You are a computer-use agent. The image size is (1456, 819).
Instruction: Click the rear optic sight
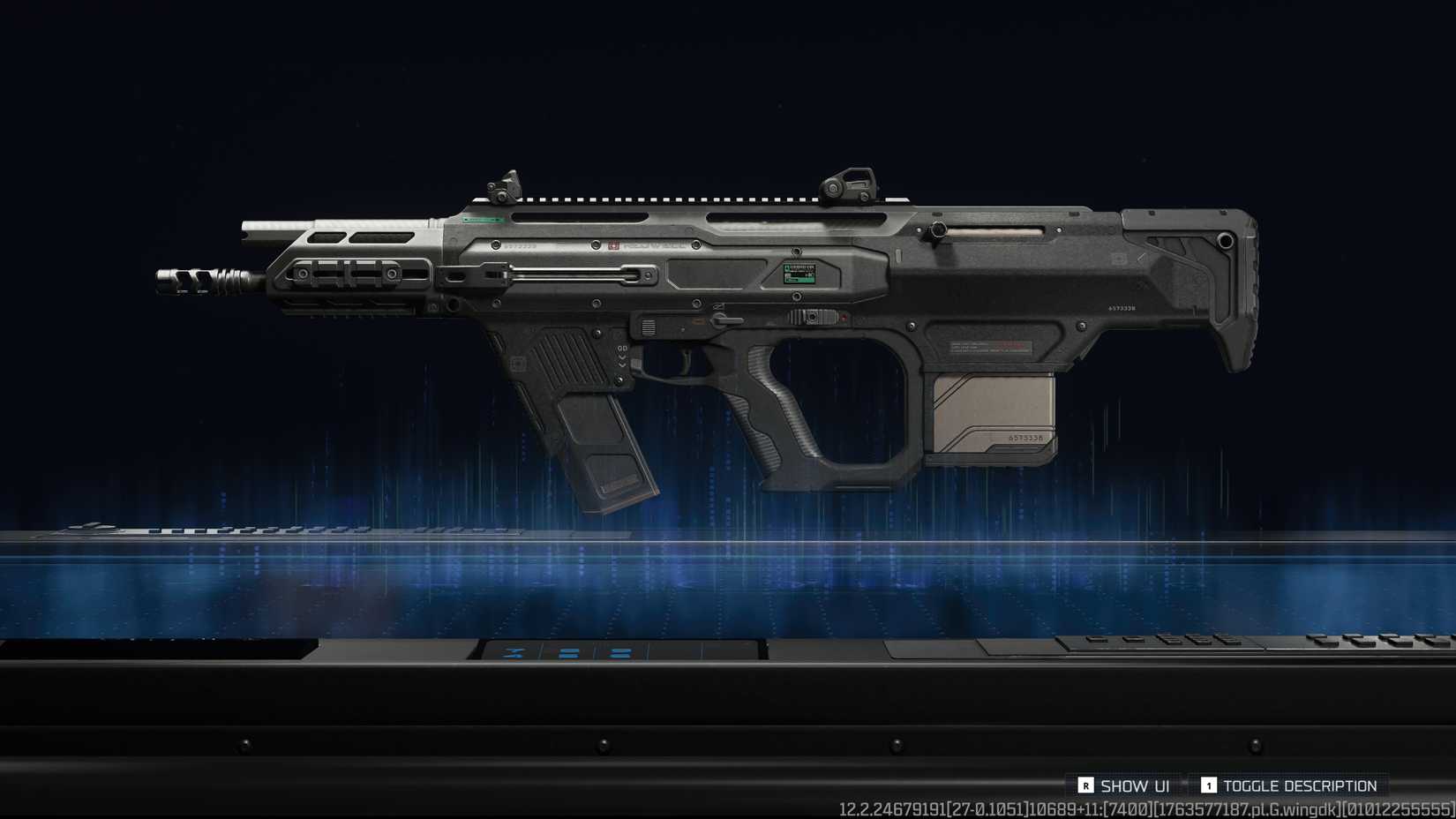(x=849, y=181)
